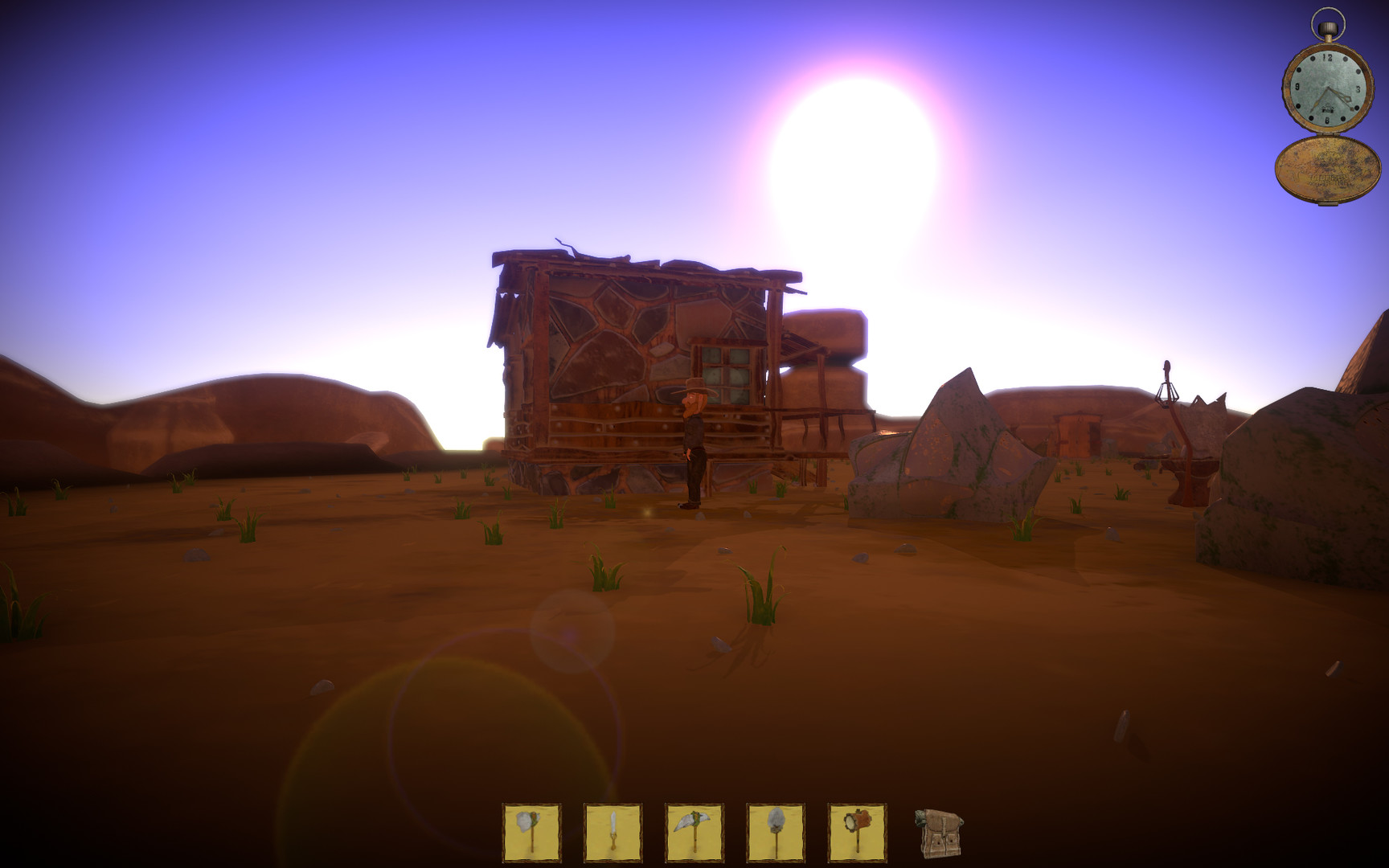Click the cabin window with panes
The width and height of the screenshot is (1389, 868).
coord(726,375)
